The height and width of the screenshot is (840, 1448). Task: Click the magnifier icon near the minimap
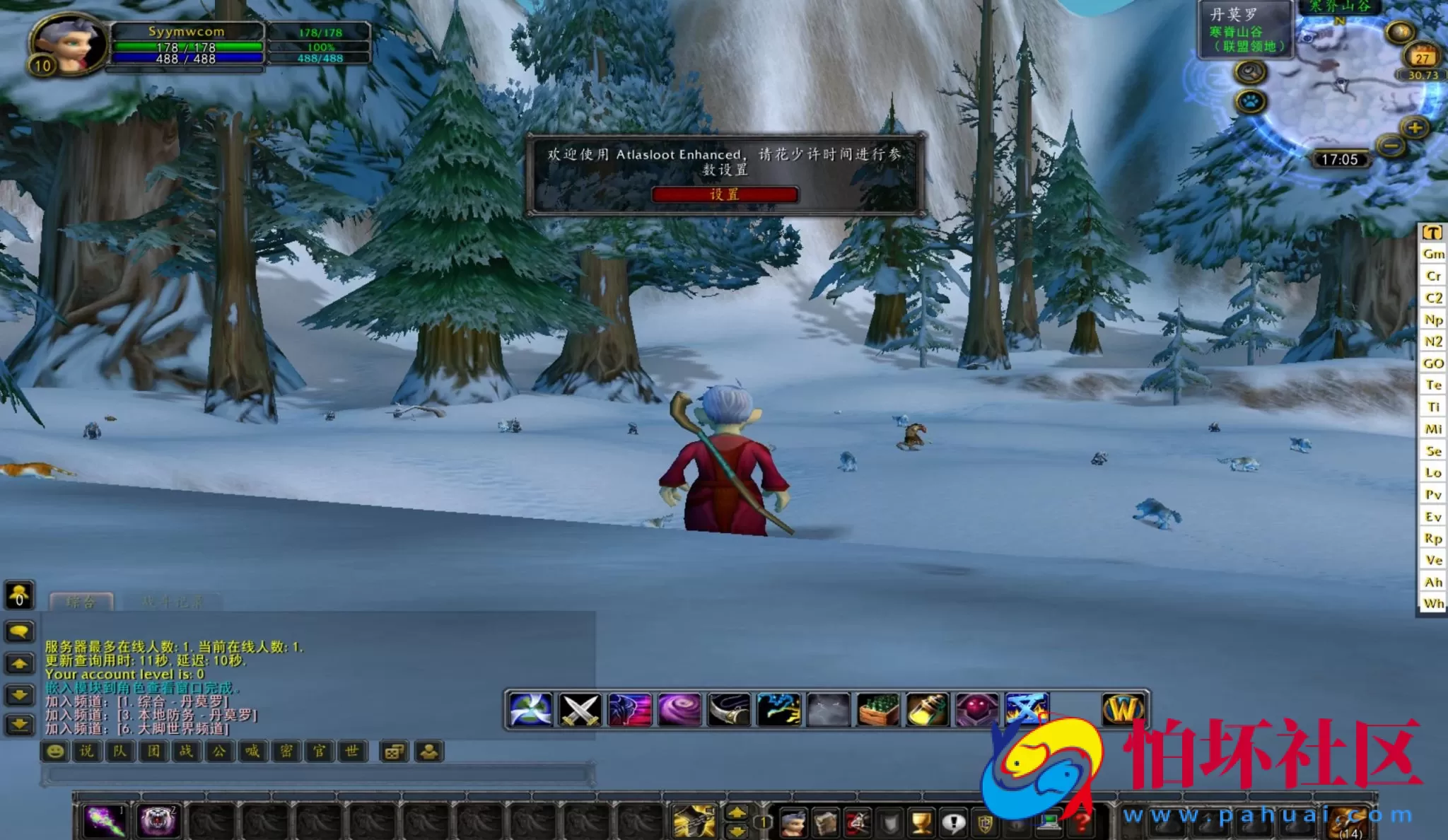click(1251, 74)
